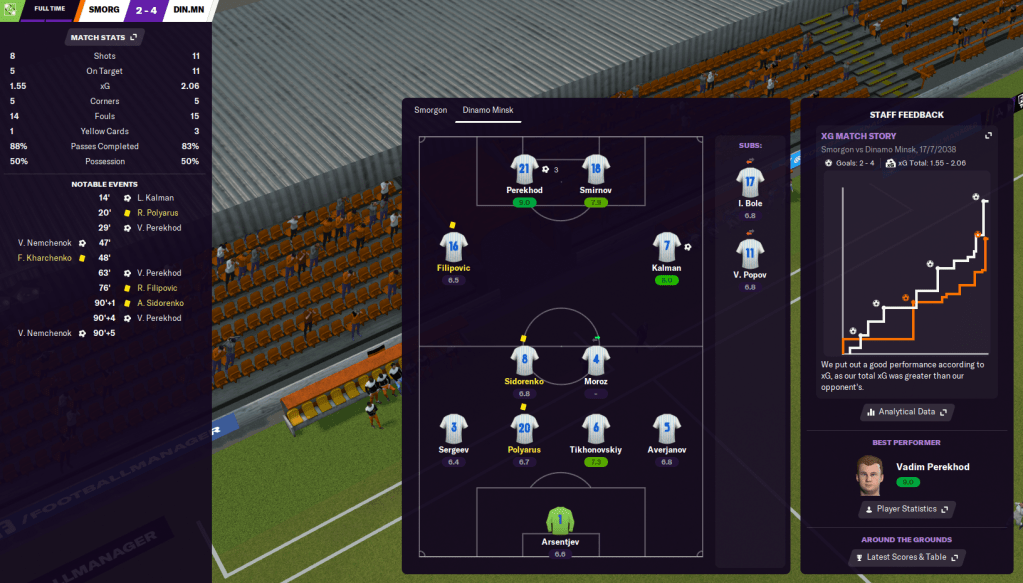
Task: Pick midfielder Sidorenko's shirt
Action: tap(524, 361)
